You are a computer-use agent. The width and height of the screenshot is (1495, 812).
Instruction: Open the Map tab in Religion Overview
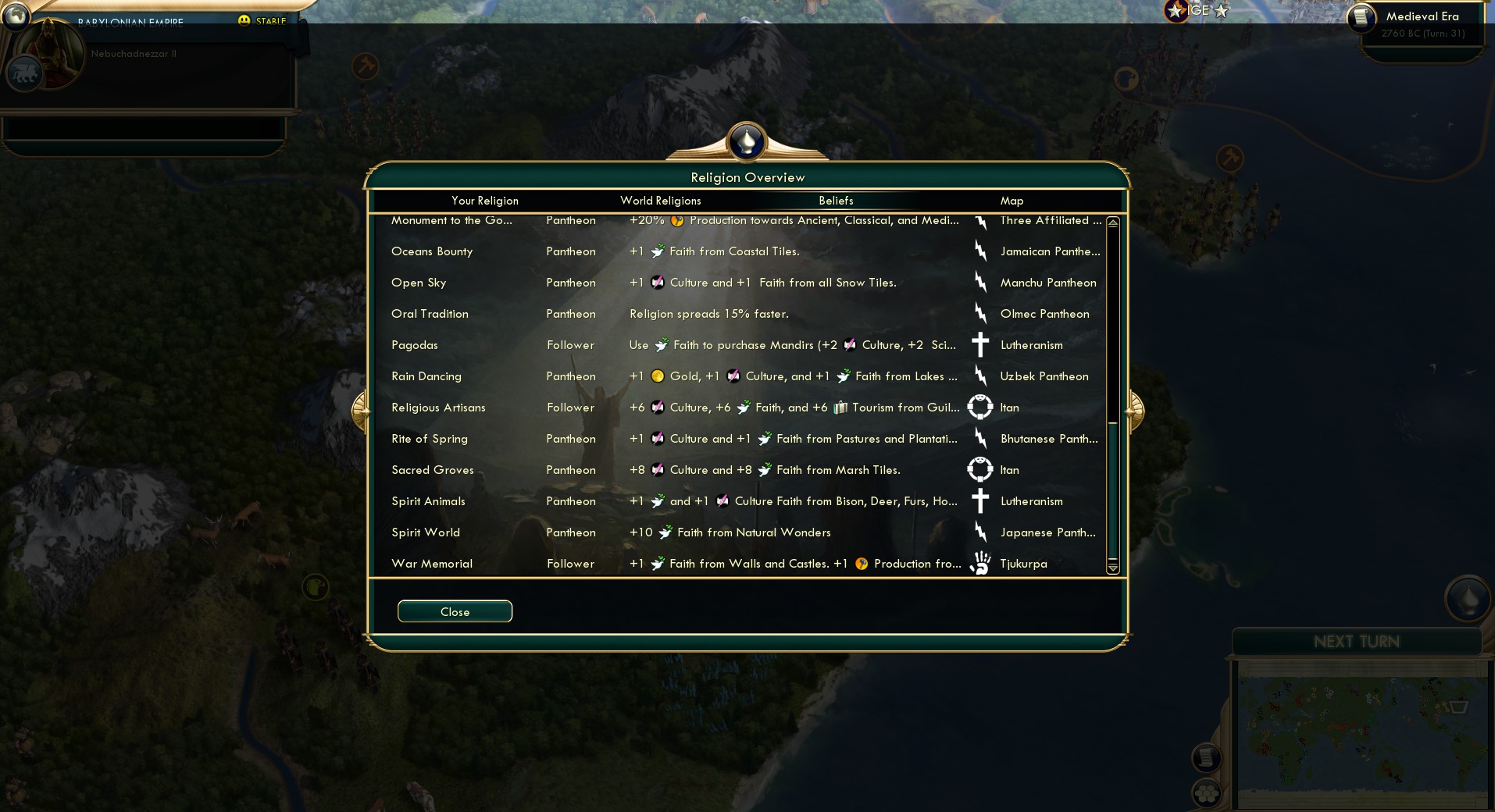1012,201
